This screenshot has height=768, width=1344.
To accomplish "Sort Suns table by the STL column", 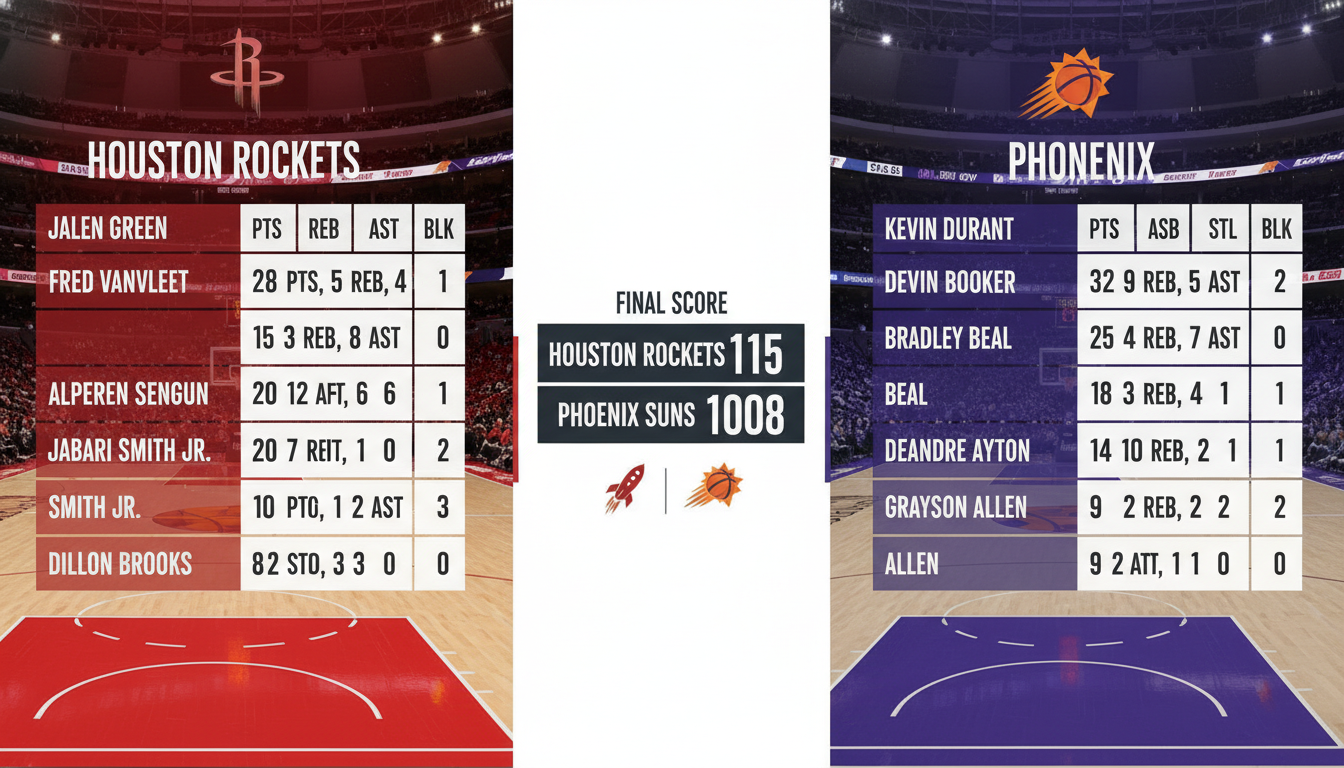I will pos(1222,229).
